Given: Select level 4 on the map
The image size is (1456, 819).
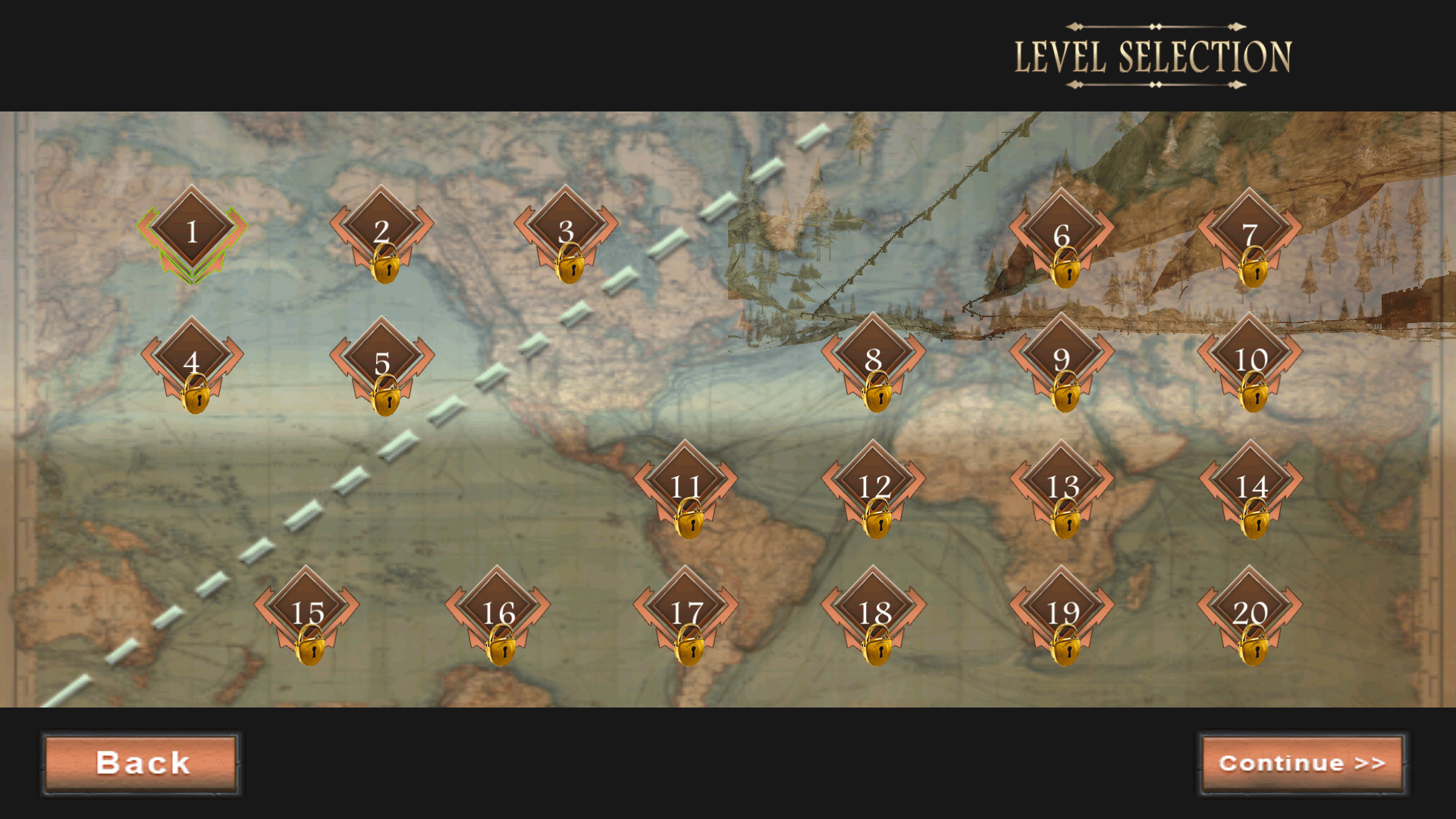Looking at the screenshot, I should point(192,362).
